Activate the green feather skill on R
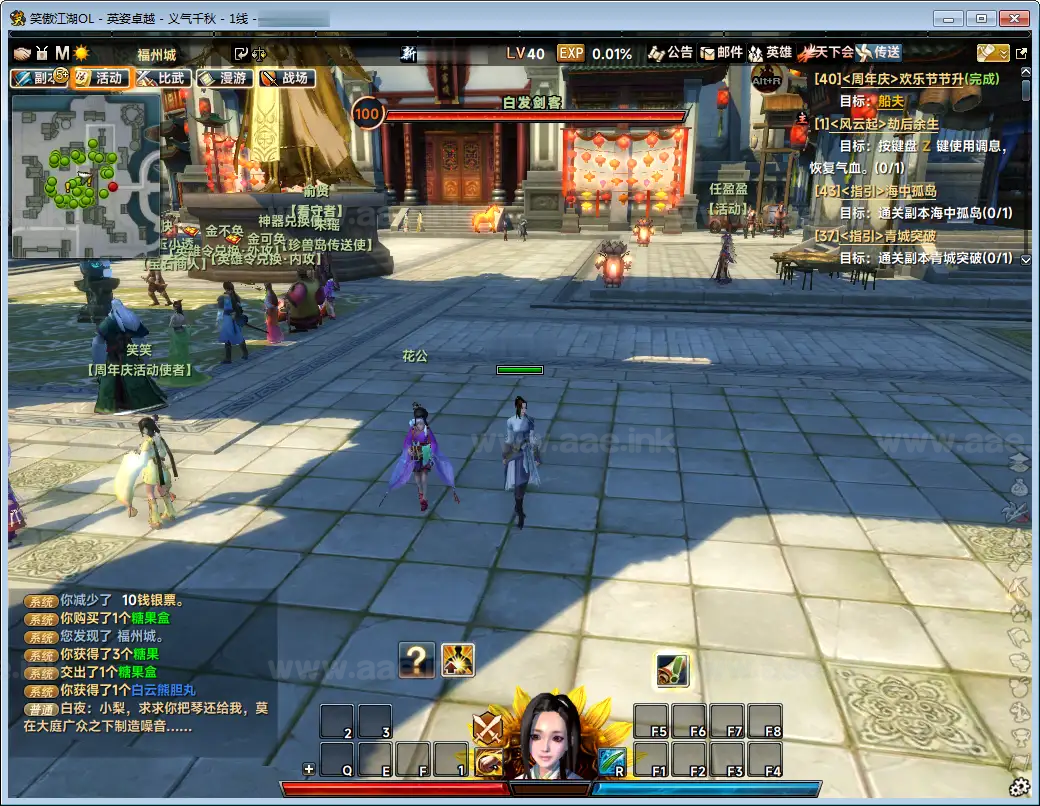 click(x=612, y=761)
